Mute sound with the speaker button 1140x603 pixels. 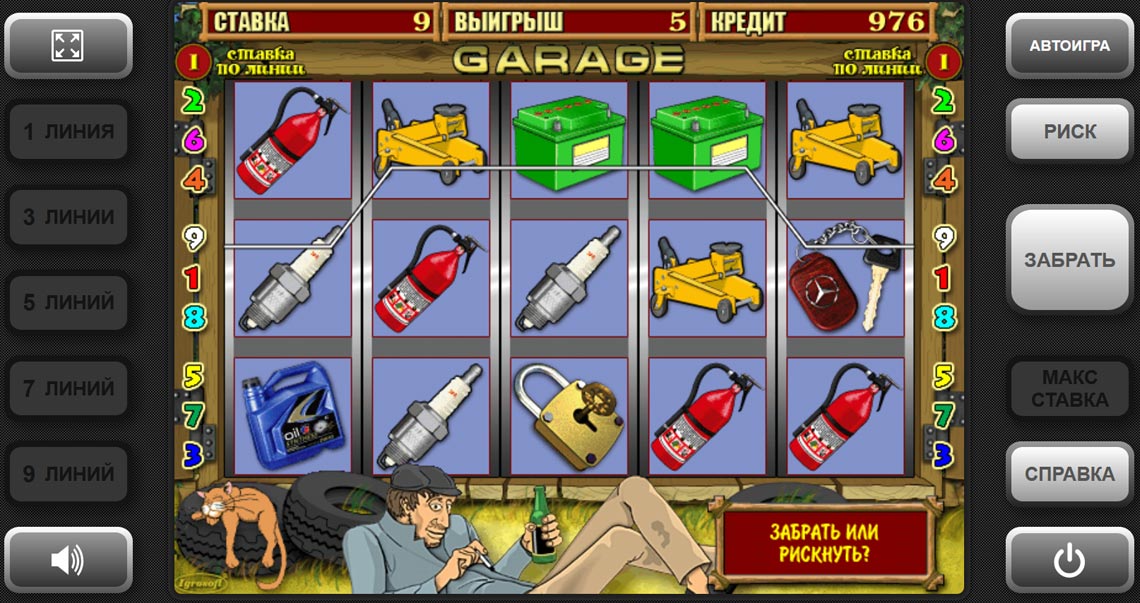(x=68, y=560)
